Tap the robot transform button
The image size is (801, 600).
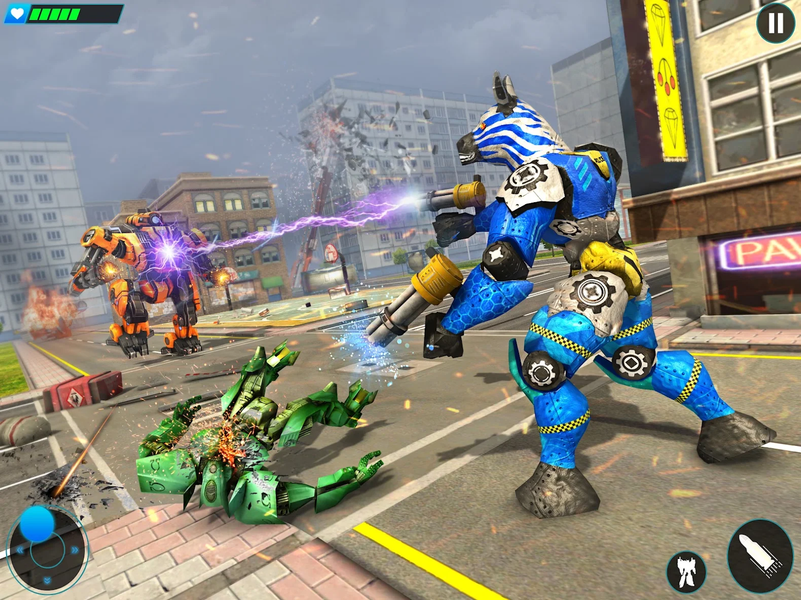[x=686, y=572]
